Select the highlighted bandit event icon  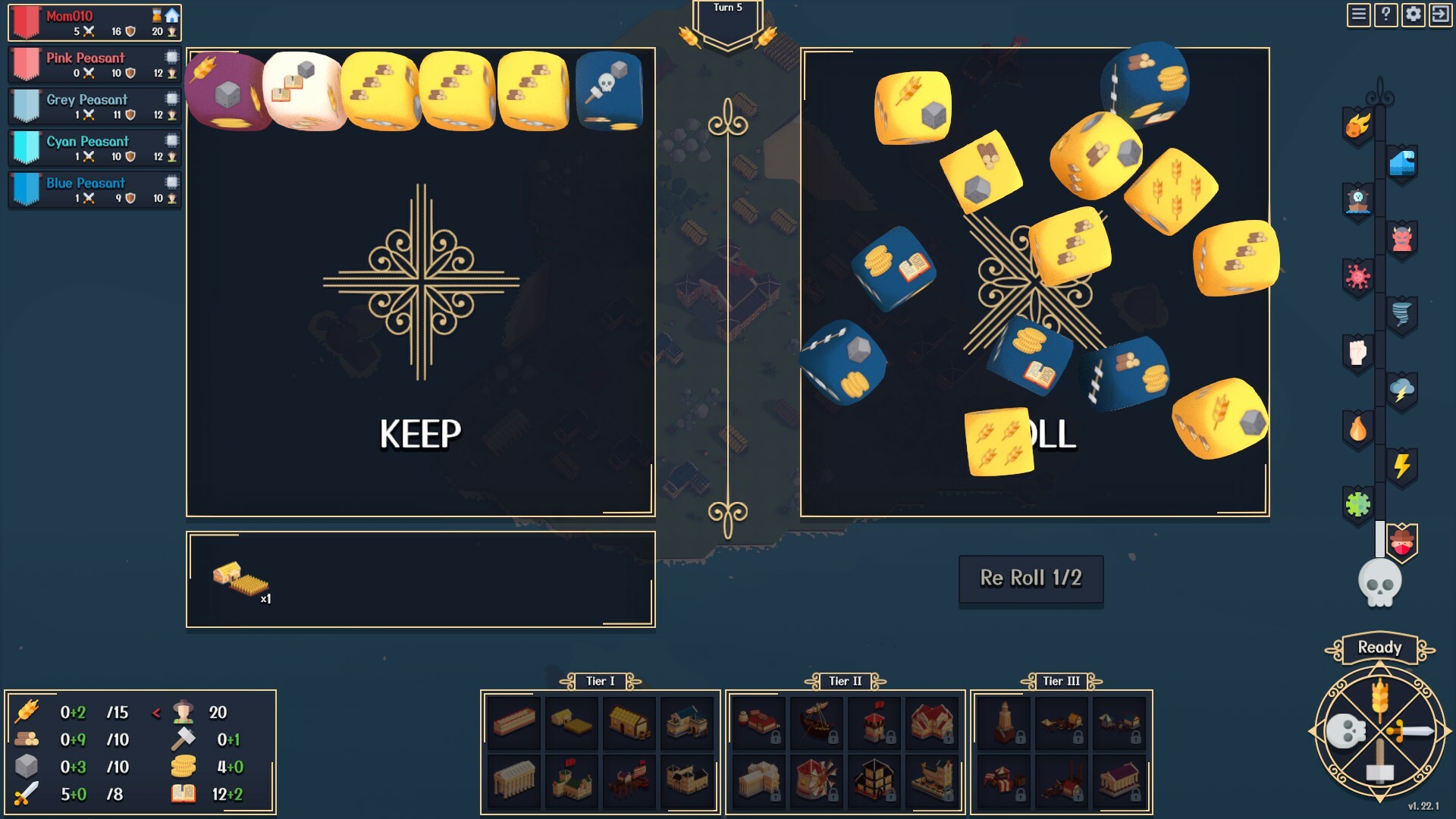coord(1404,543)
